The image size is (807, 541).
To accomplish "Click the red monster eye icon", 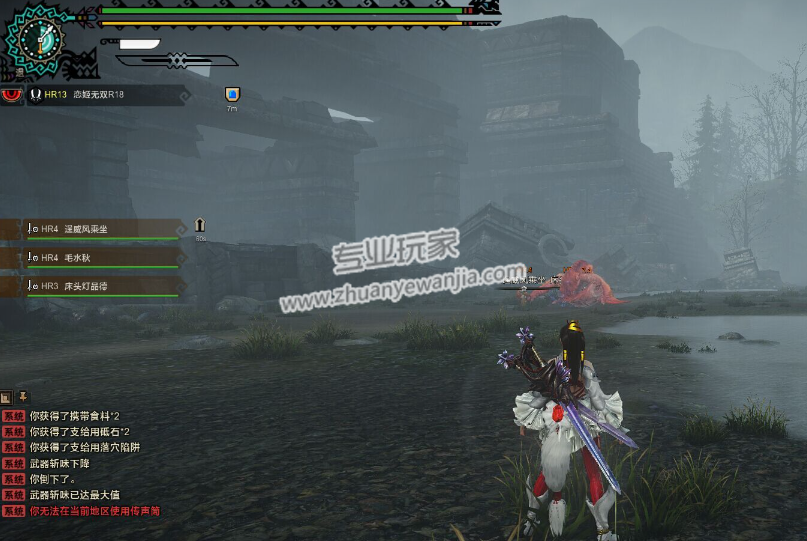I will (12, 95).
